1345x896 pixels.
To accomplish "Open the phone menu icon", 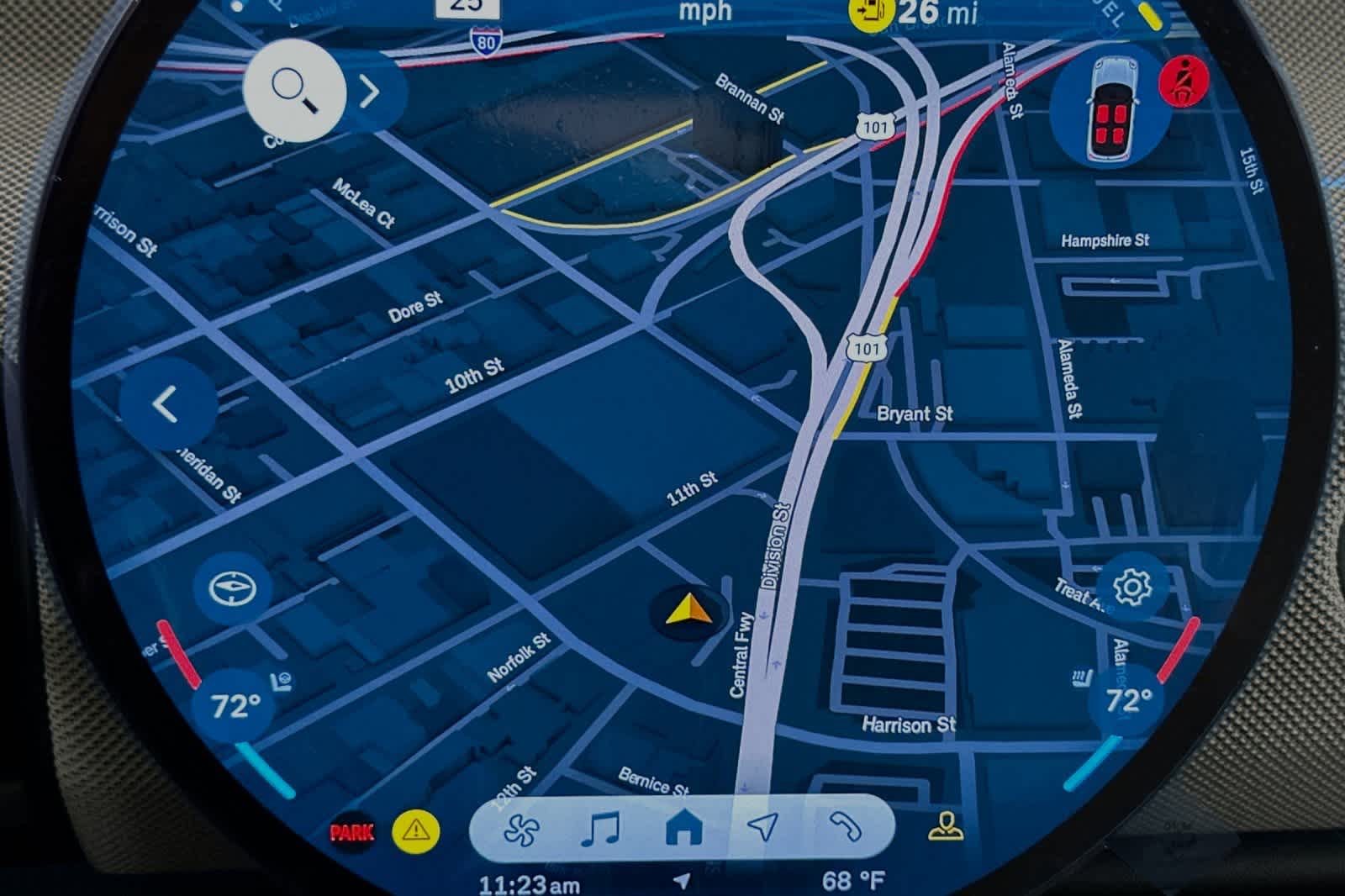I will pos(843,828).
